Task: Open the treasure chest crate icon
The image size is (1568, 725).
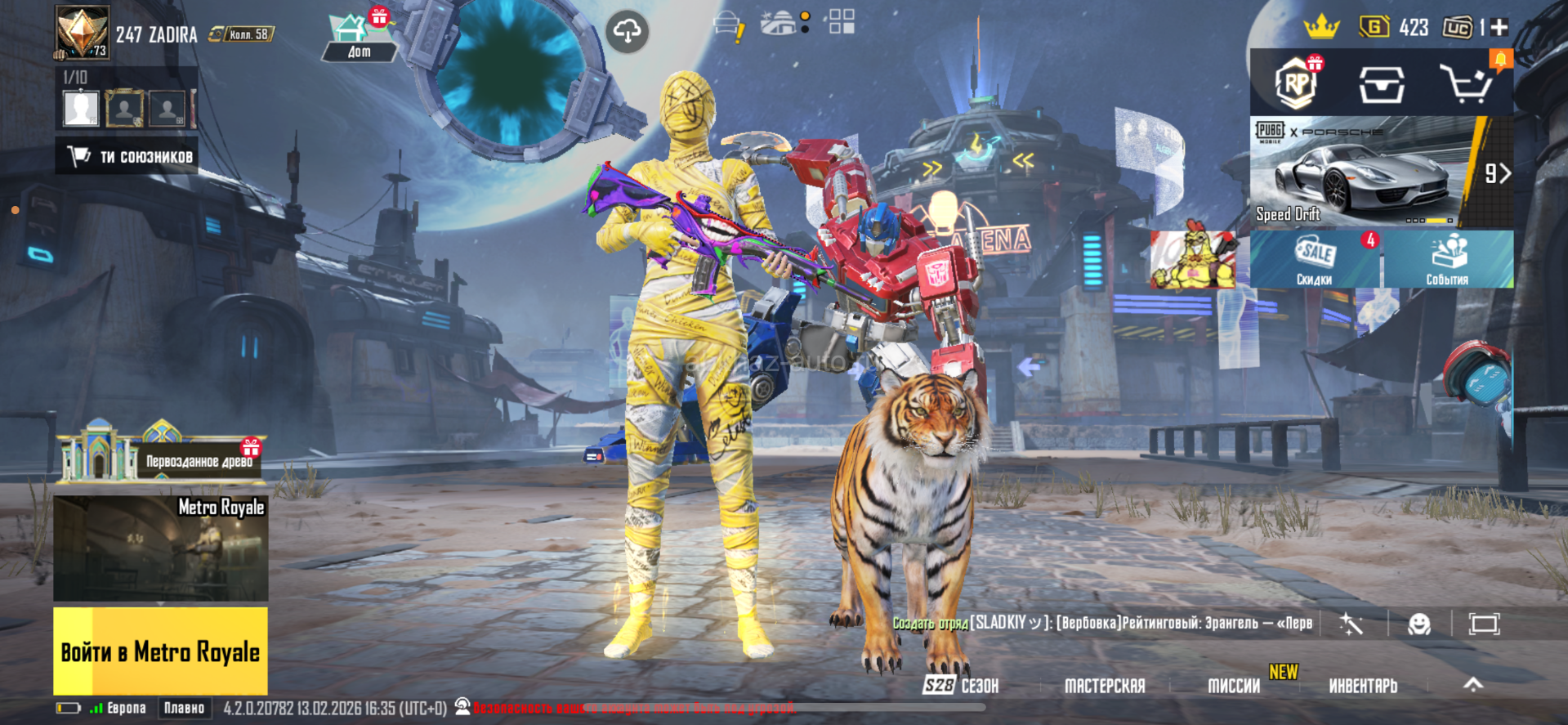Action: click(x=1381, y=83)
